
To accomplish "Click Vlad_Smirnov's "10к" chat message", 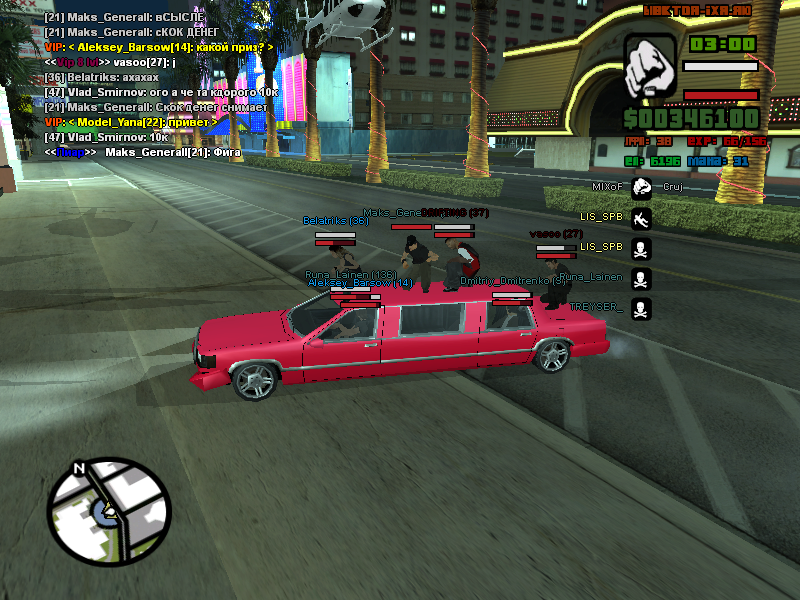I will (105, 137).
